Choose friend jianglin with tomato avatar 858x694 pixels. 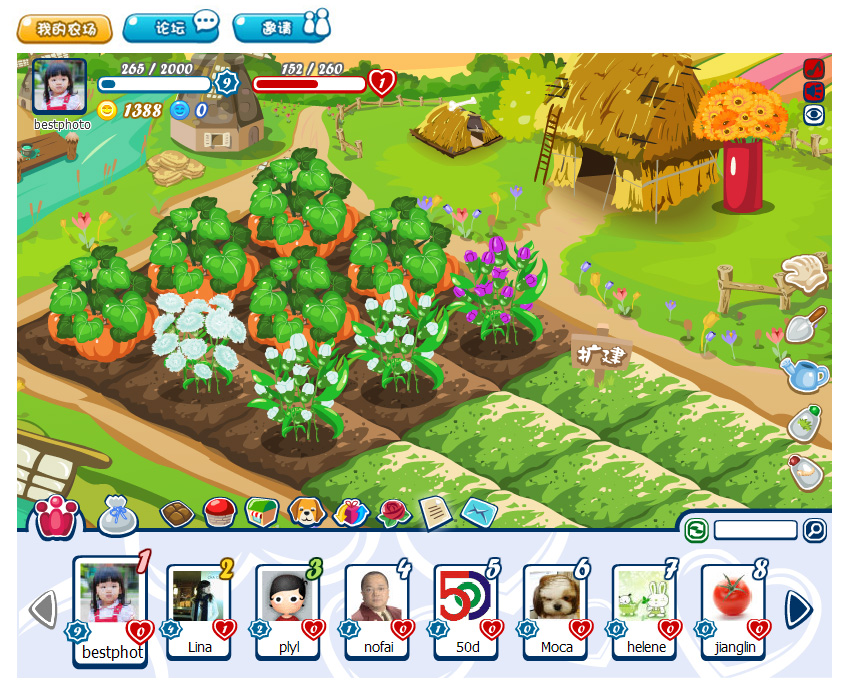[x=734, y=606]
